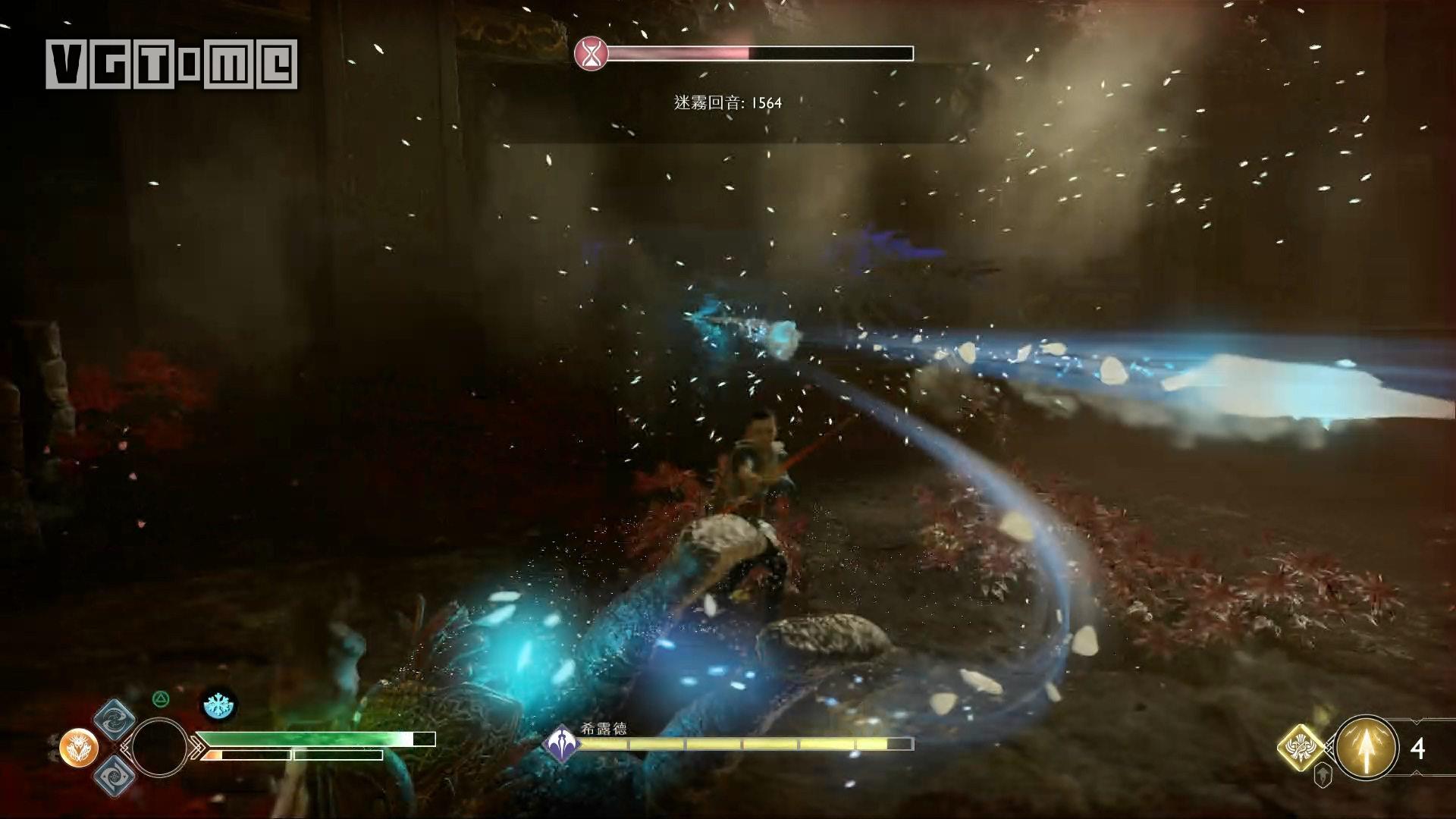Screen dimensions: 1456x819
Task: Toggle the triangle button prompt indicator
Action: 161,698
